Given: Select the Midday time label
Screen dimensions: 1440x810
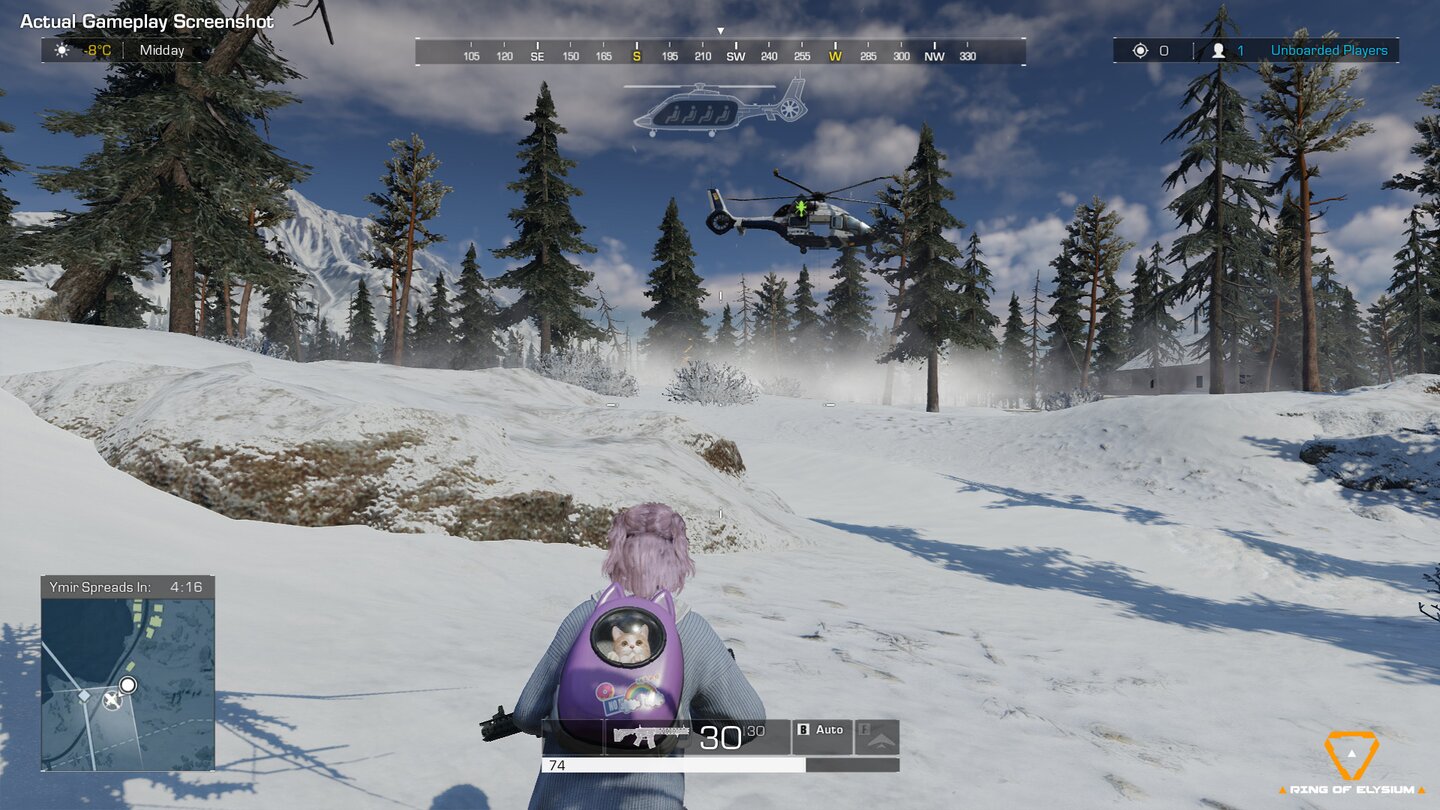Looking at the screenshot, I should point(160,49).
